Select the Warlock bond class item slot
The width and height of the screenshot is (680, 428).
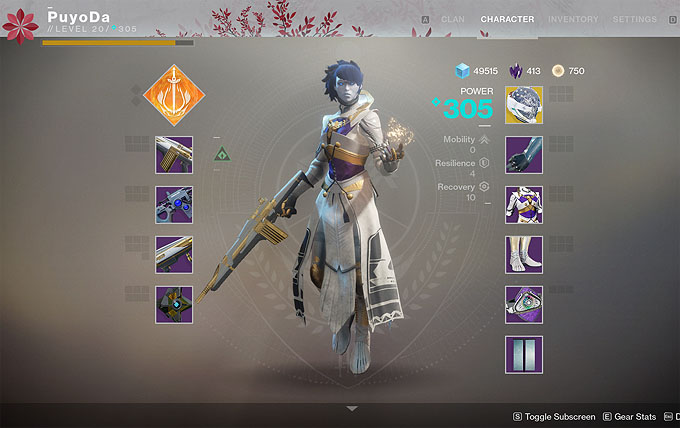pos(524,304)
